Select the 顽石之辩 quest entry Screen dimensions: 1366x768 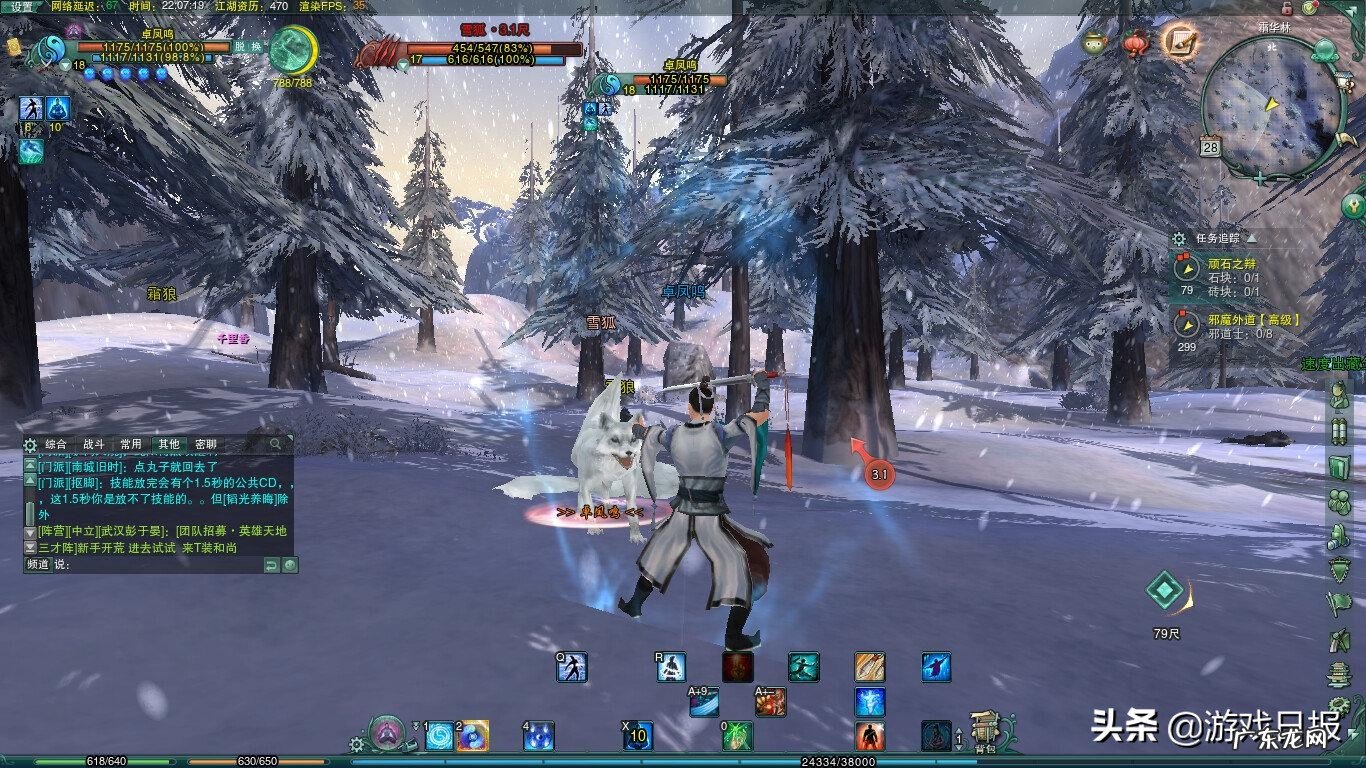[1230, 263]
